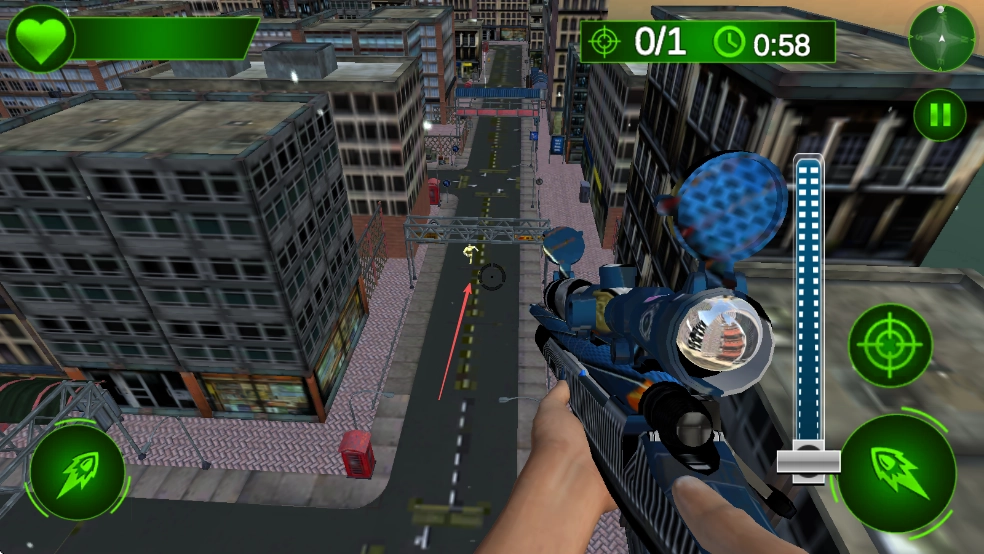Pause the game with the pause button
Viewport: 984px width, 554px height.
939,115
